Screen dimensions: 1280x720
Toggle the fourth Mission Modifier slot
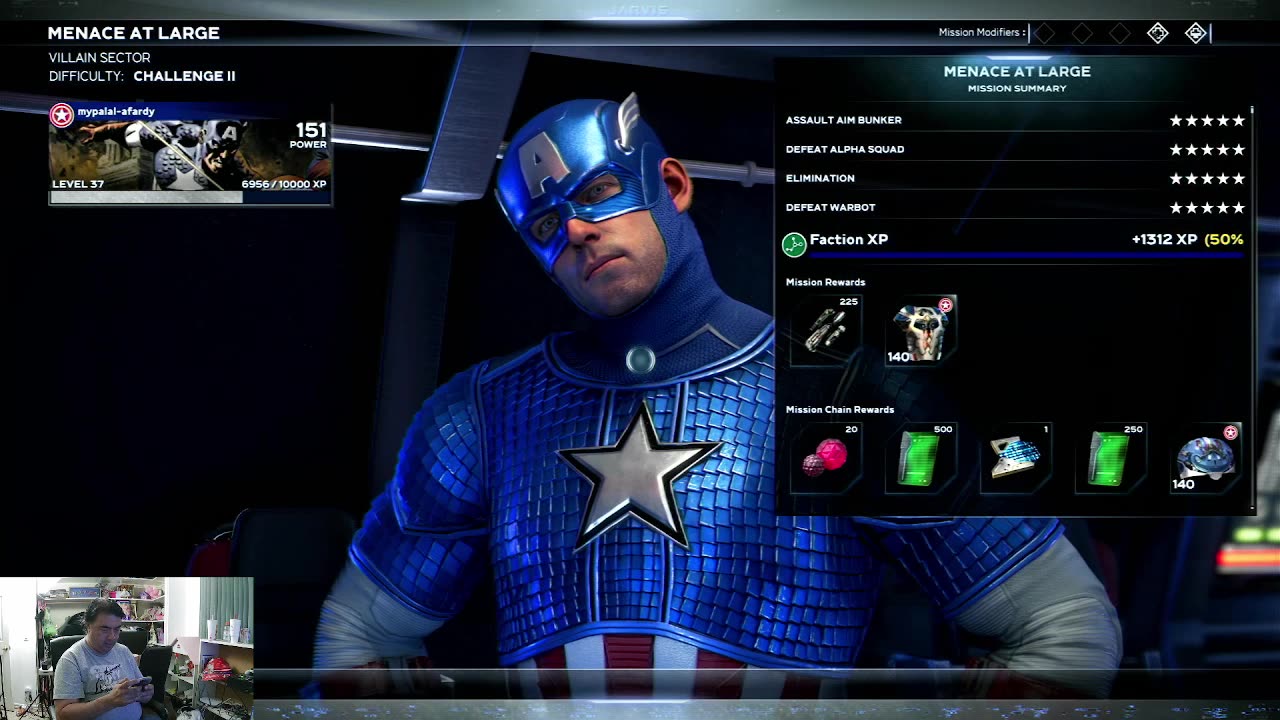tap(1157, 33)
